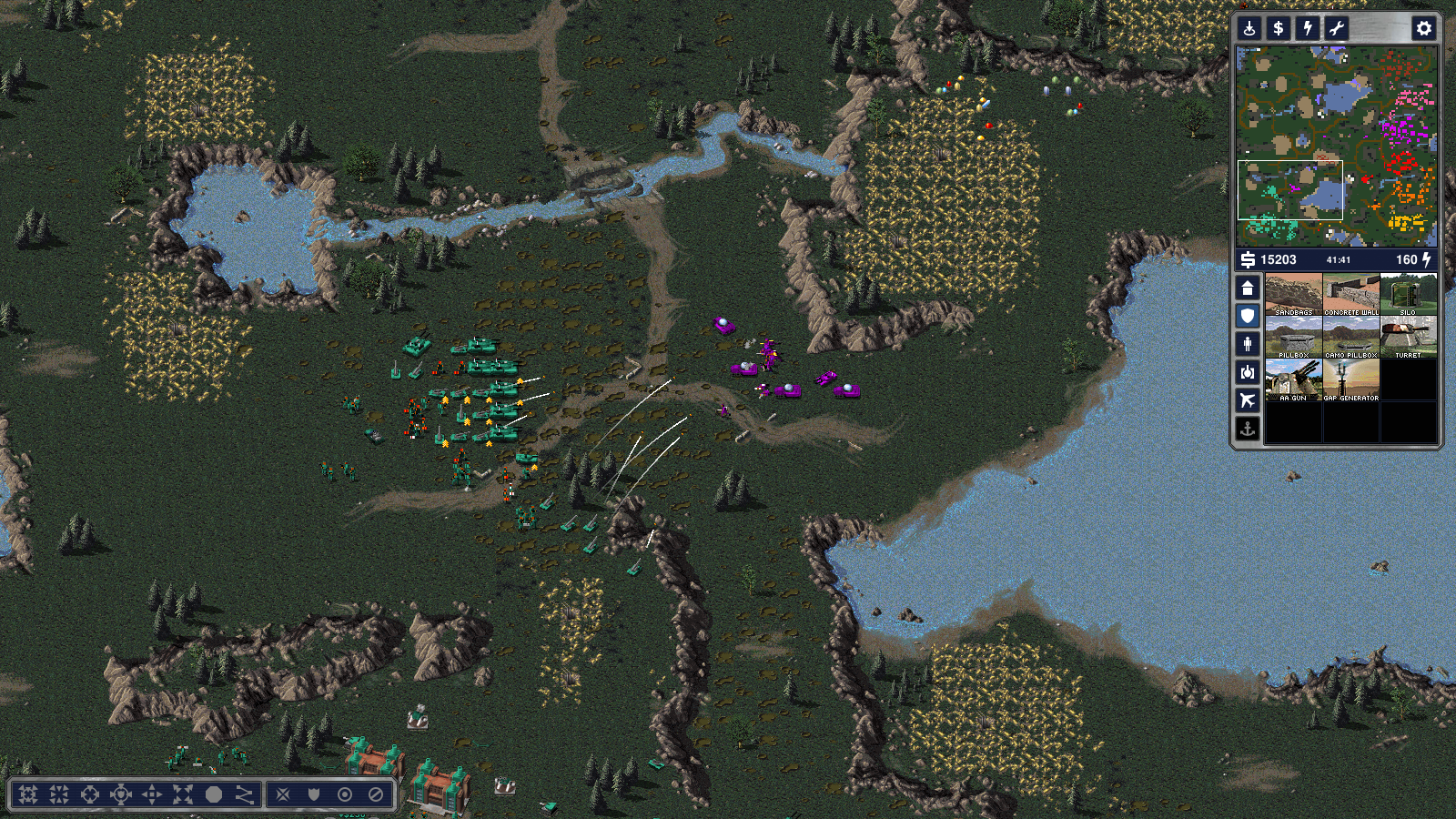Open the vehicles production tab
Image resolution: width=1456 pixels, height=819 pixels.
pos(1248,372)
